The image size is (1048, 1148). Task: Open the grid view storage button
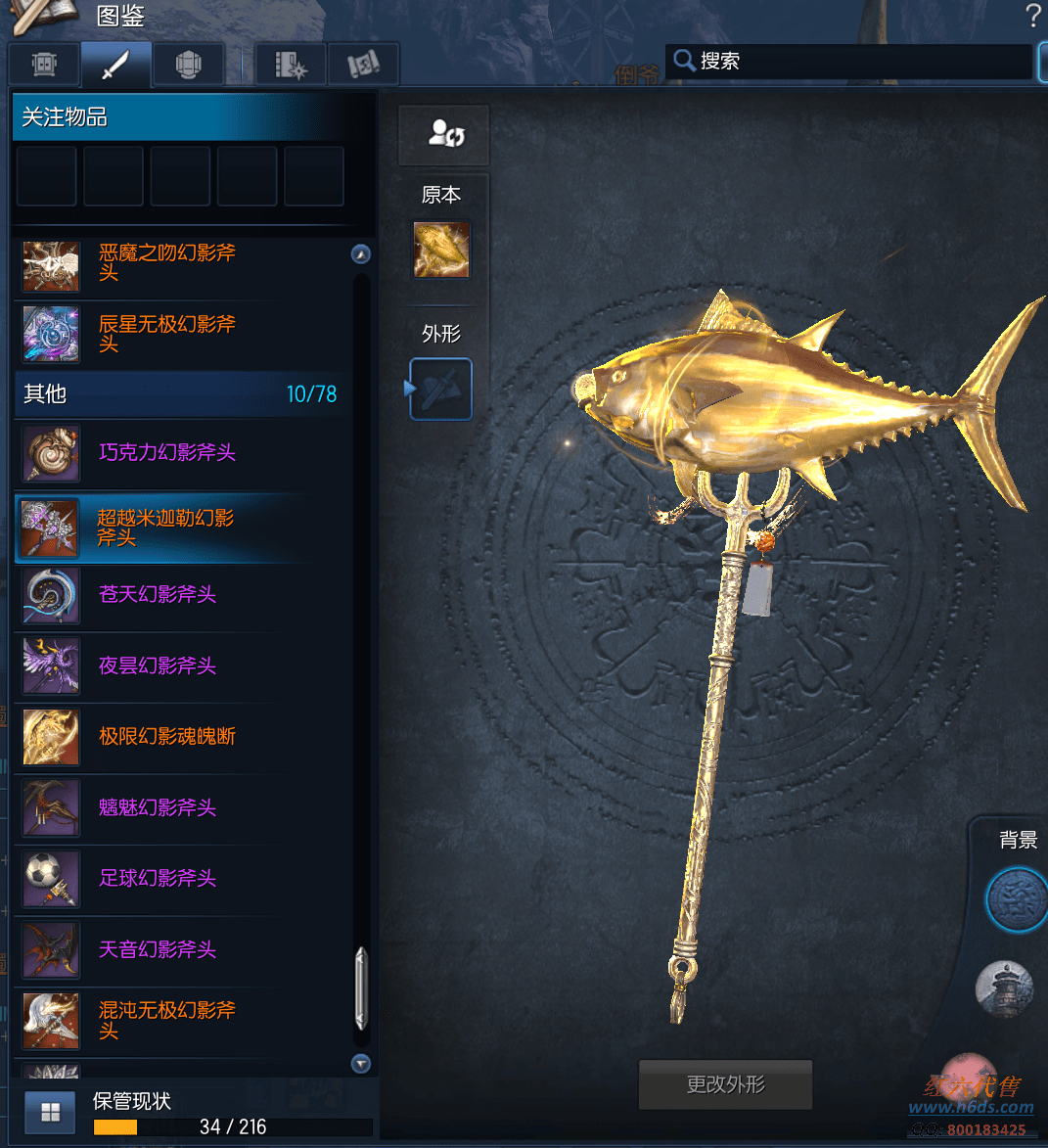(x=50, y=1113)
